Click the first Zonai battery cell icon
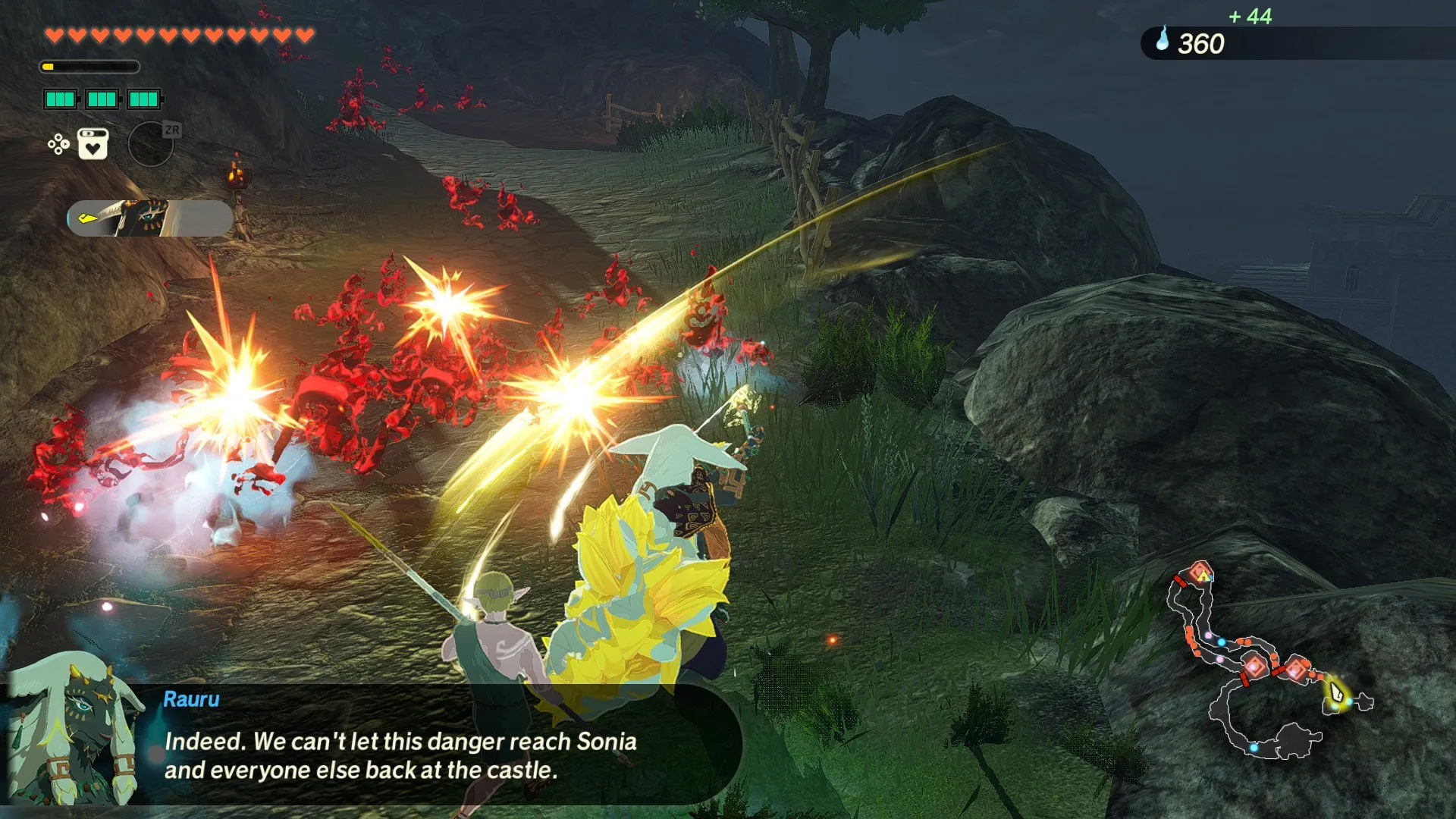The image size is (1456, 819). click(x=59, y=99)
